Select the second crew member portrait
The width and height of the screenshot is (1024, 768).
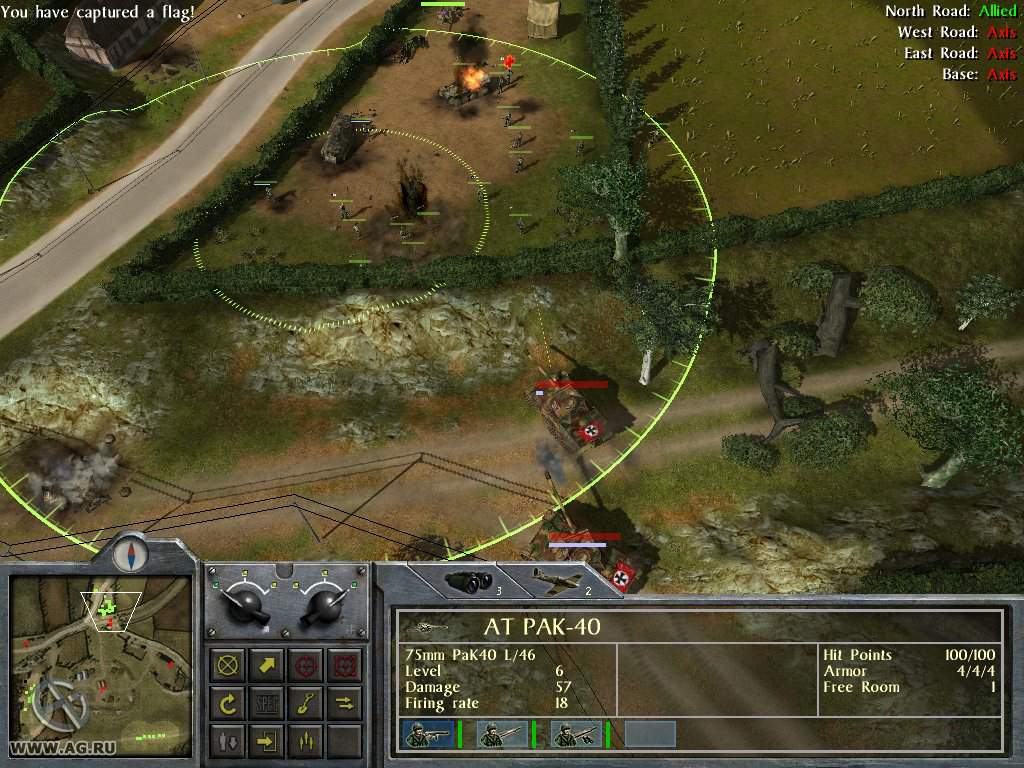pos(501,734)
